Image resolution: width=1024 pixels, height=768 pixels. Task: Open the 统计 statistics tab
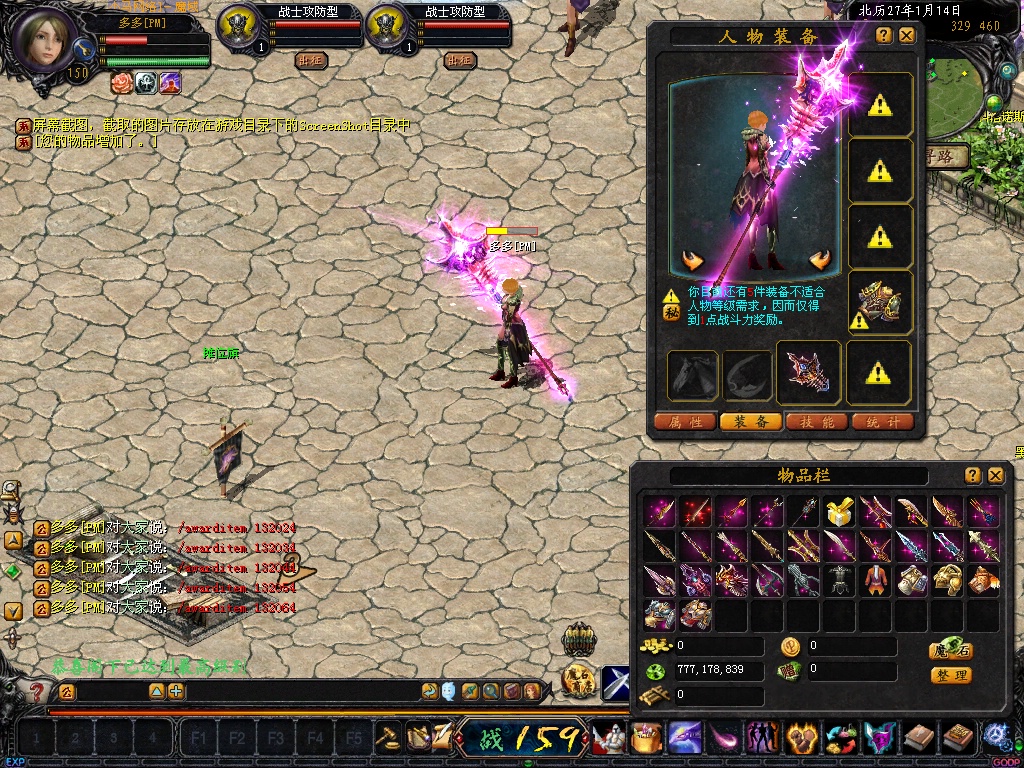click(x=883, y=422)
